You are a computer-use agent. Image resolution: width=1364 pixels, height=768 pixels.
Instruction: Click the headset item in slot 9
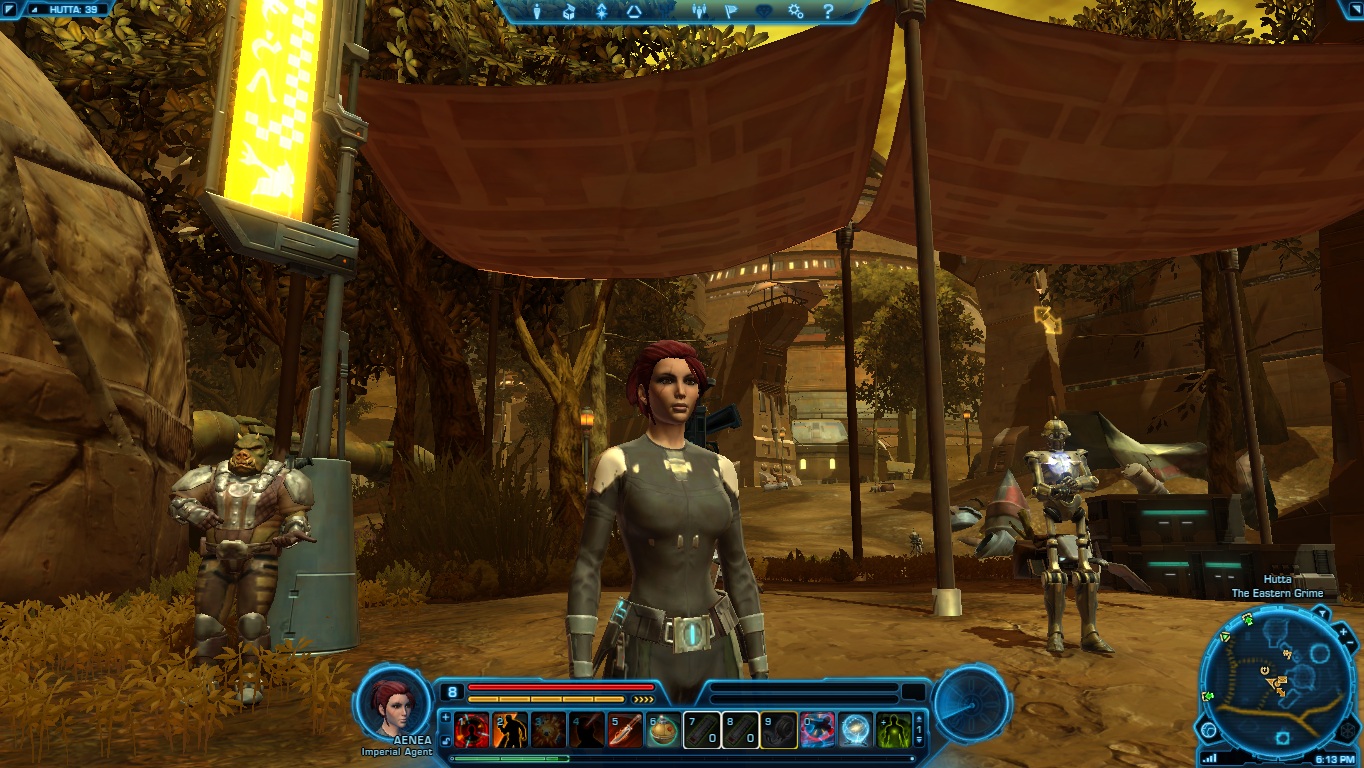point(778,731)
